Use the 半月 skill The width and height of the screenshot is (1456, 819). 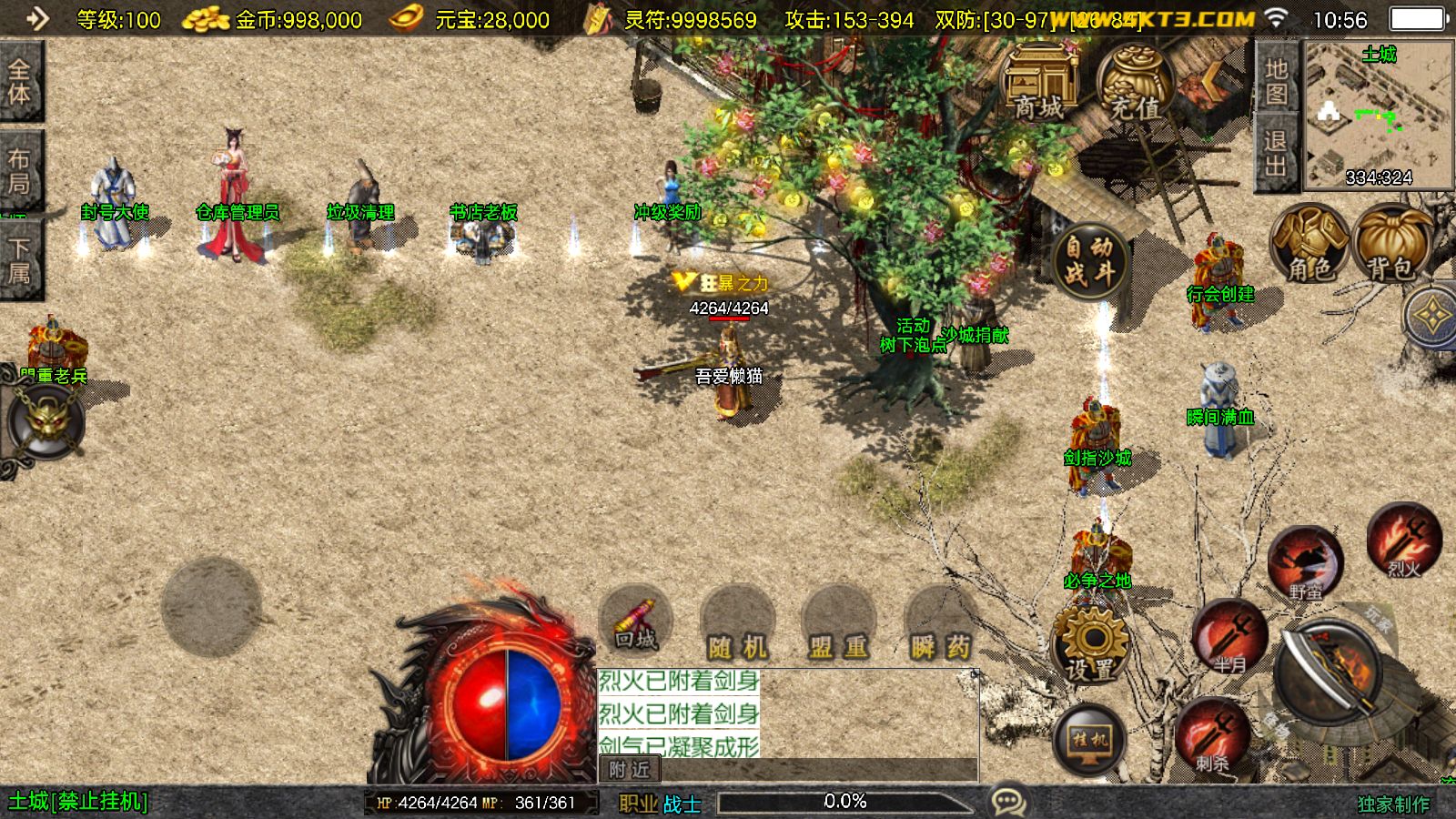(1229, 635)
